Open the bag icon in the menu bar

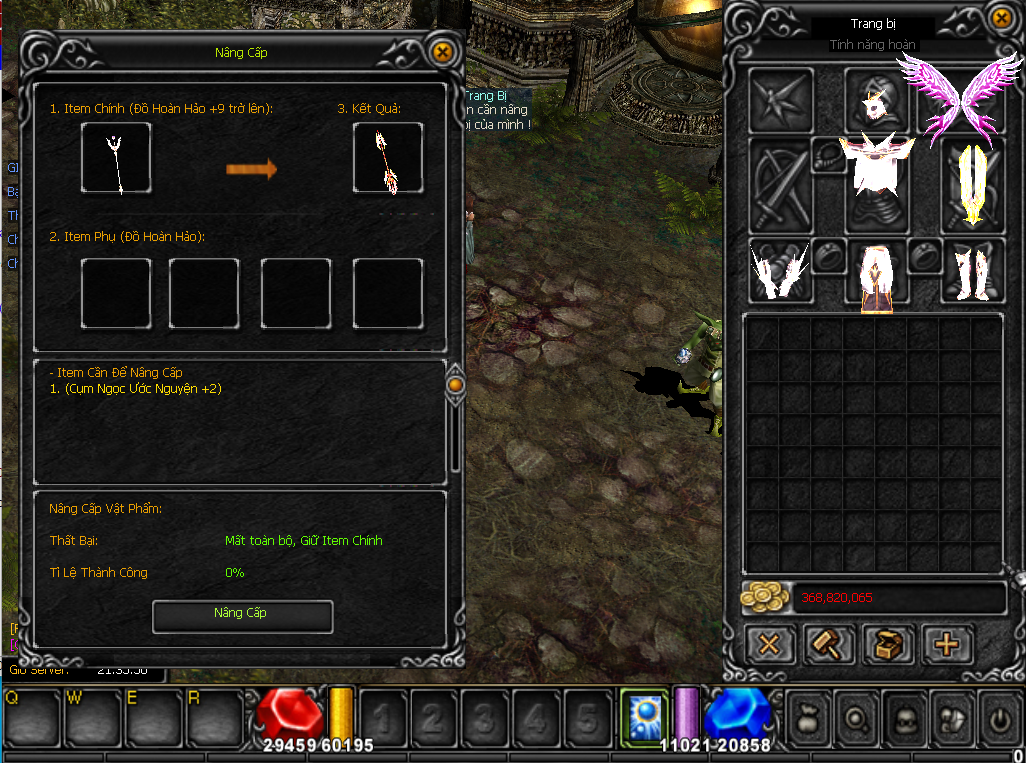tap(810, 718)
